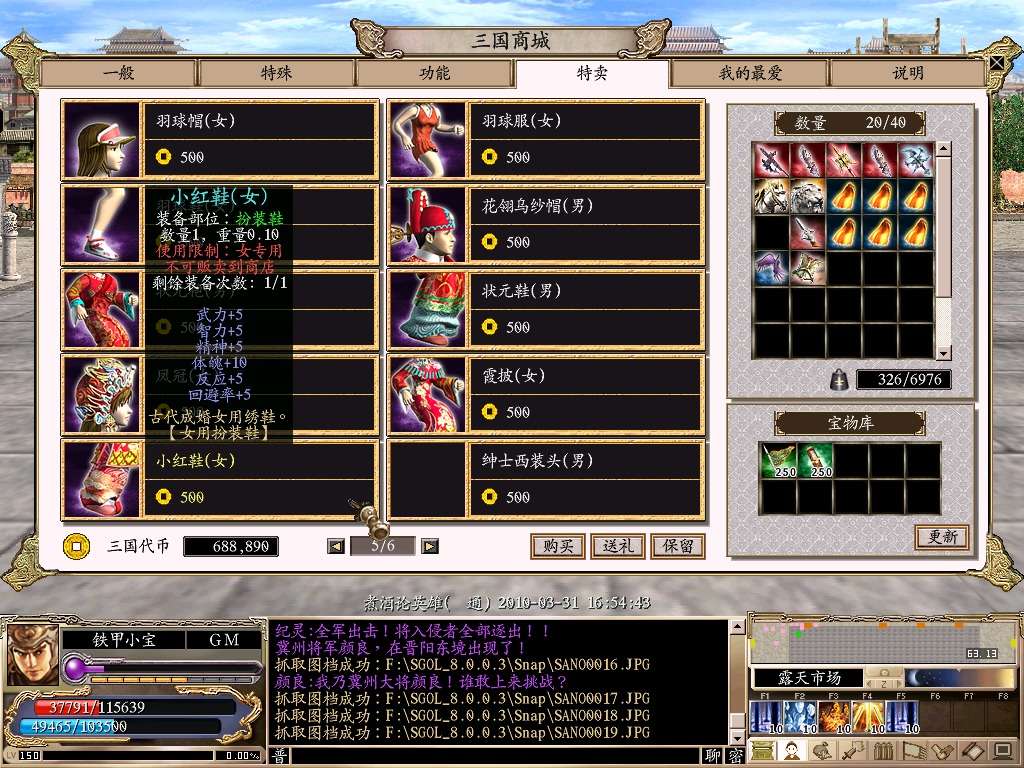The image size is (1024, 768).
Task: Switch to the 一般 shop tab
Action: 118,73
